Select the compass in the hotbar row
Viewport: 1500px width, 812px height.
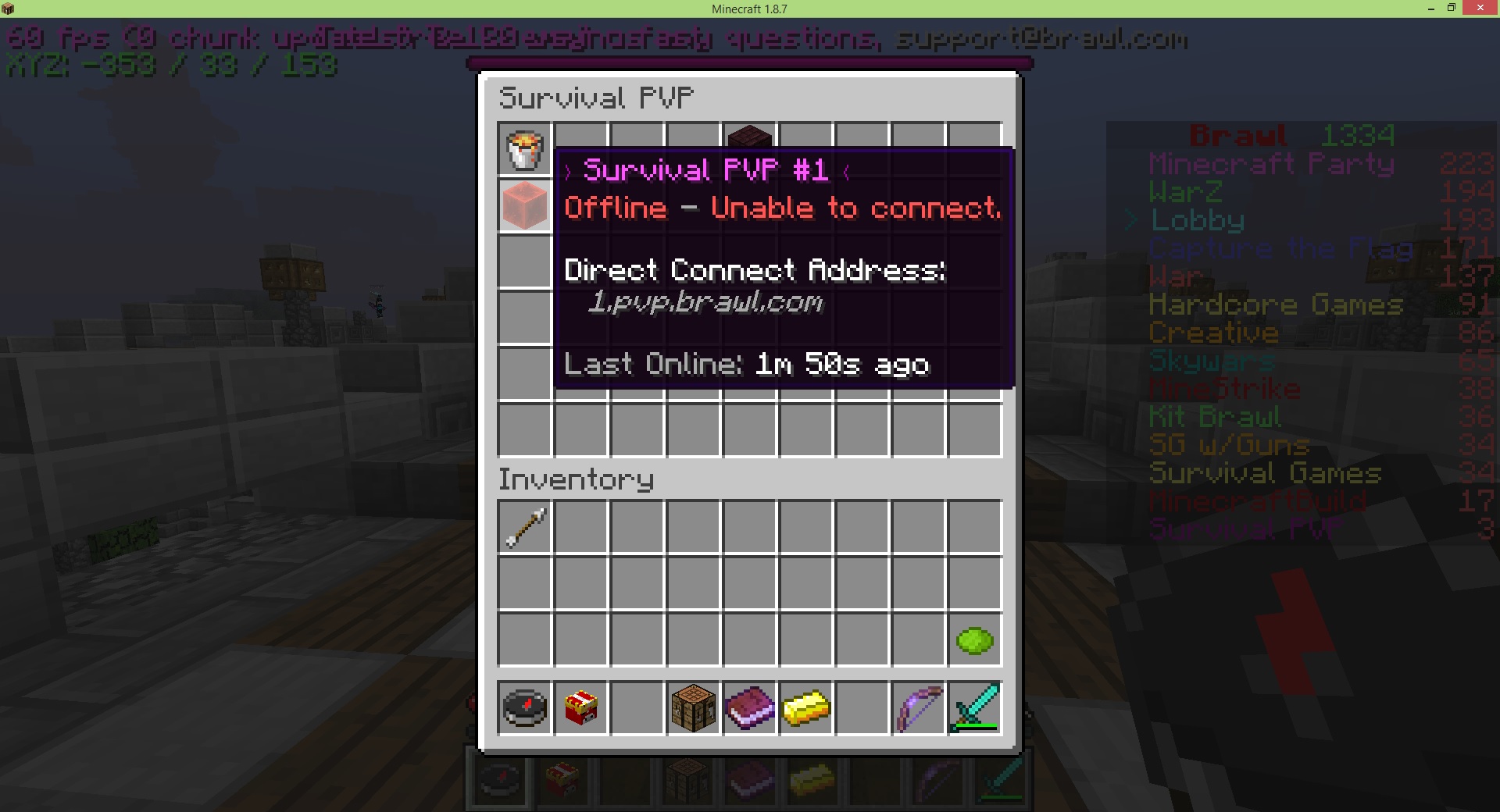point(525,708)
